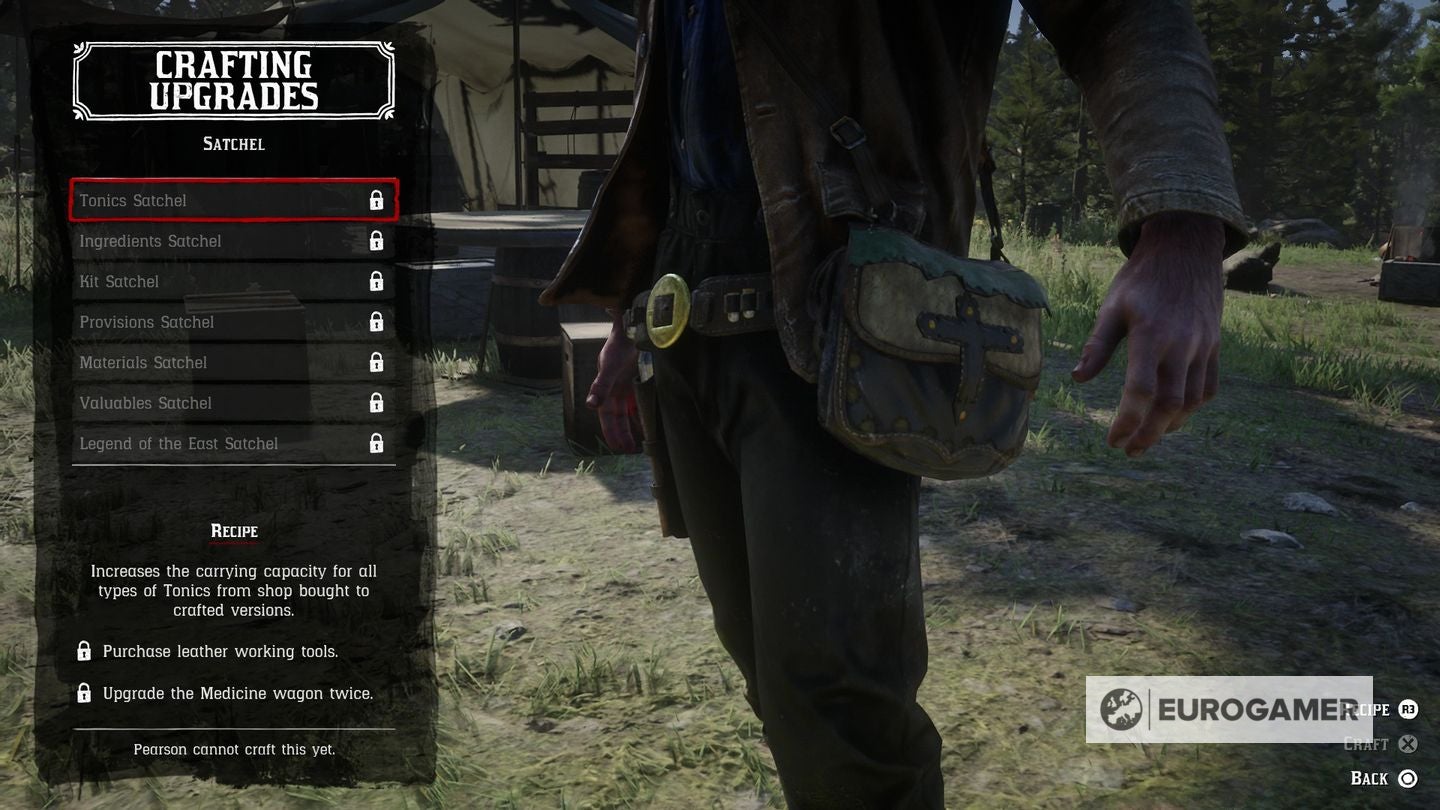Click the lock icon beside Valuables Satchel
The width and height of the screenshot is (1440, 810).
(377, 403)
